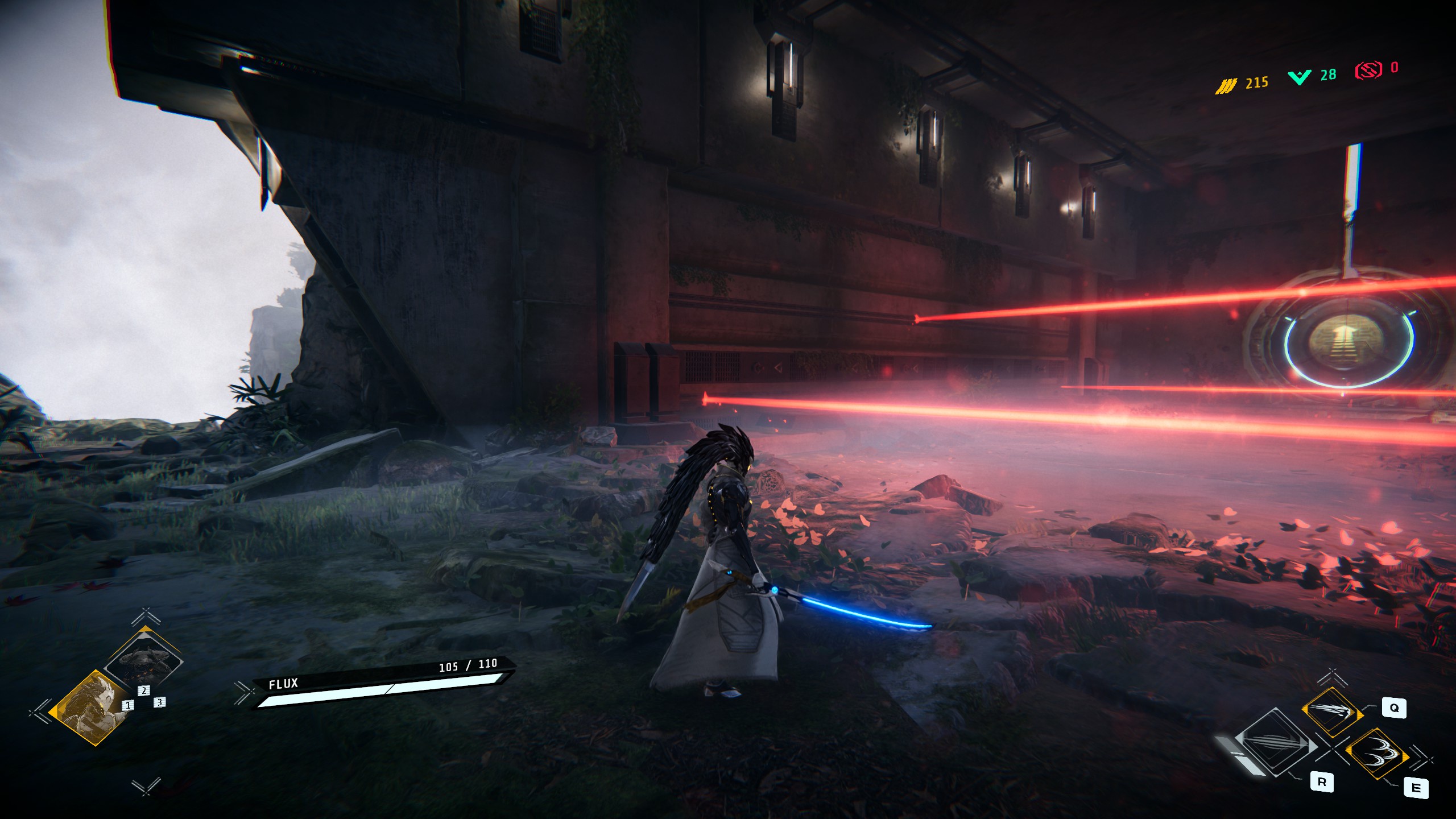
Task: Switch to the dark hat-wearing character portrait
Action: point(144,661)
